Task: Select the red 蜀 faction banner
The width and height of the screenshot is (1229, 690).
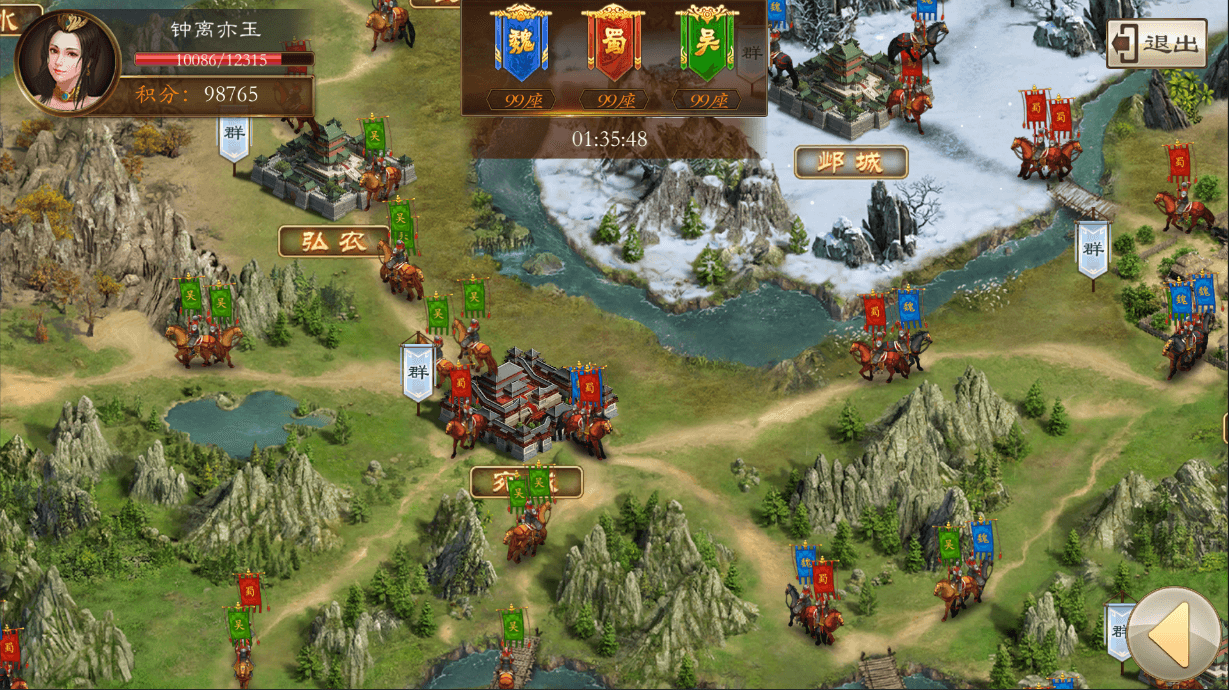Action: [613, 44]
